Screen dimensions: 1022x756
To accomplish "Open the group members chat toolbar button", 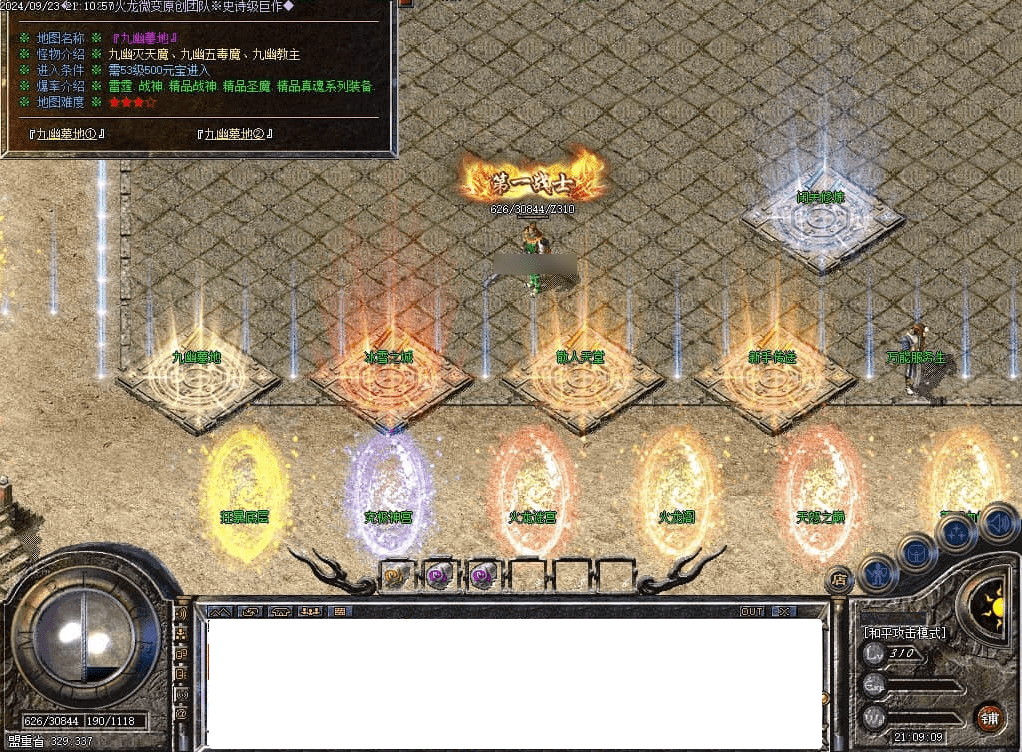I will (310, 611).
